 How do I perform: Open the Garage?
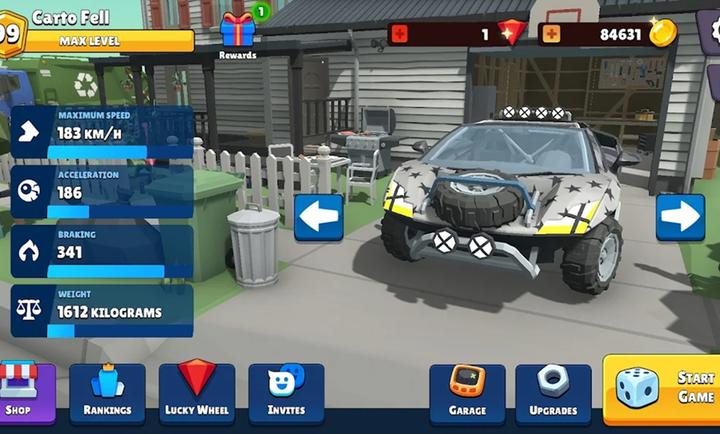click(x=467, y=392)
